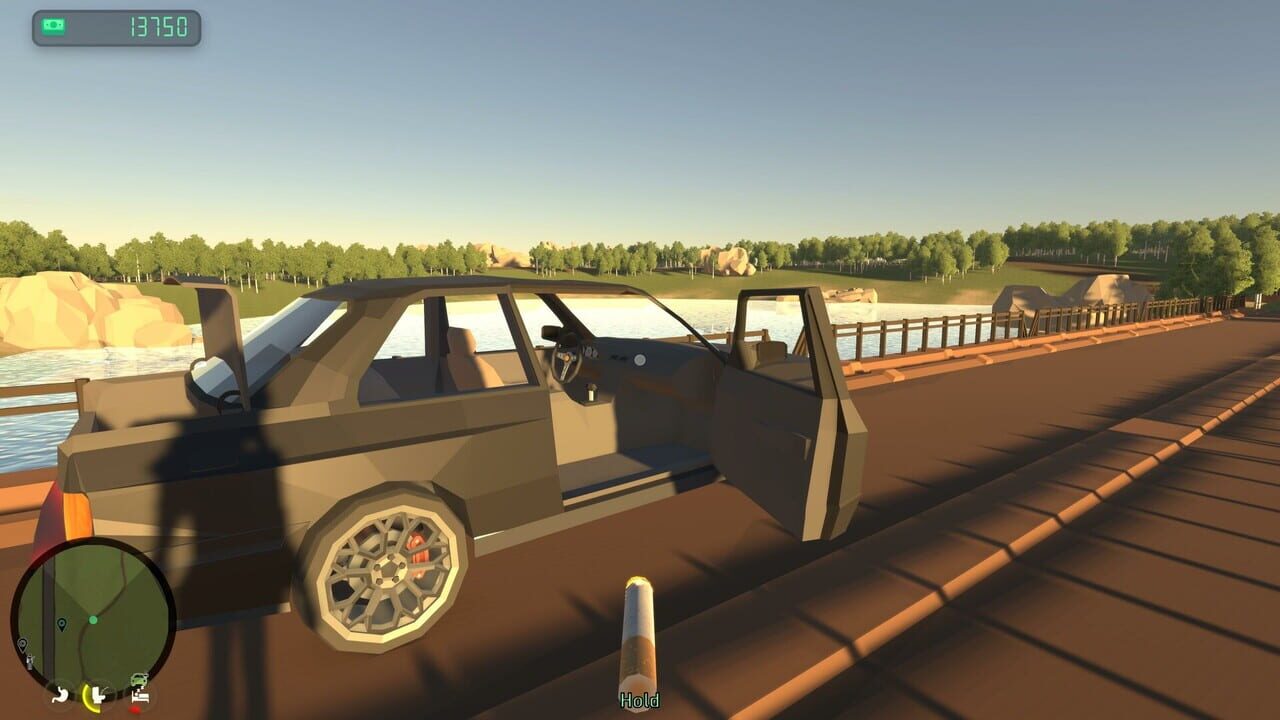Select the left-edge pin marker on the minimap
The image size is (1280, 720).
[x=22, y=645]
